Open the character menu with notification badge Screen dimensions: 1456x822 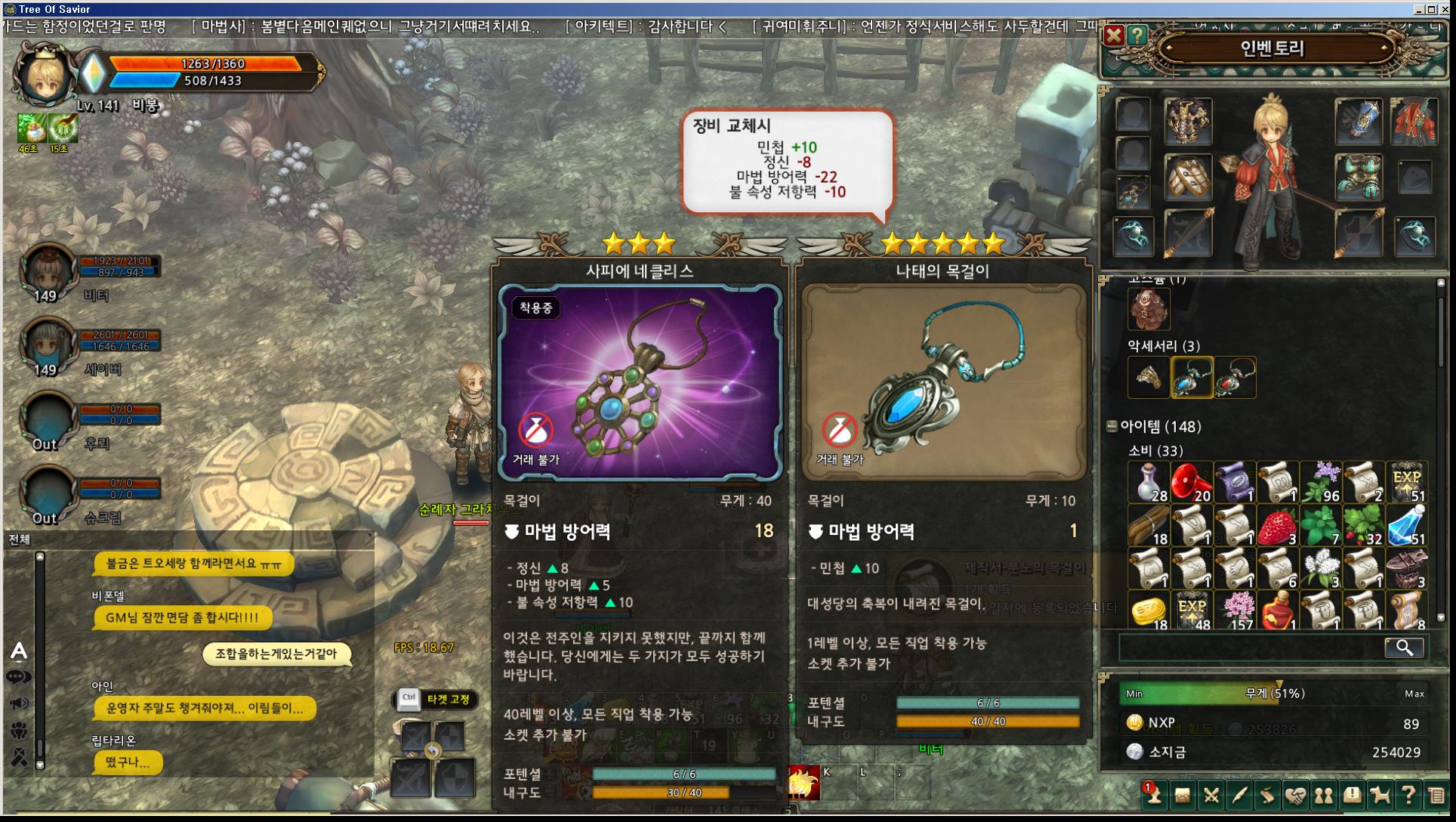point(1152,795)
